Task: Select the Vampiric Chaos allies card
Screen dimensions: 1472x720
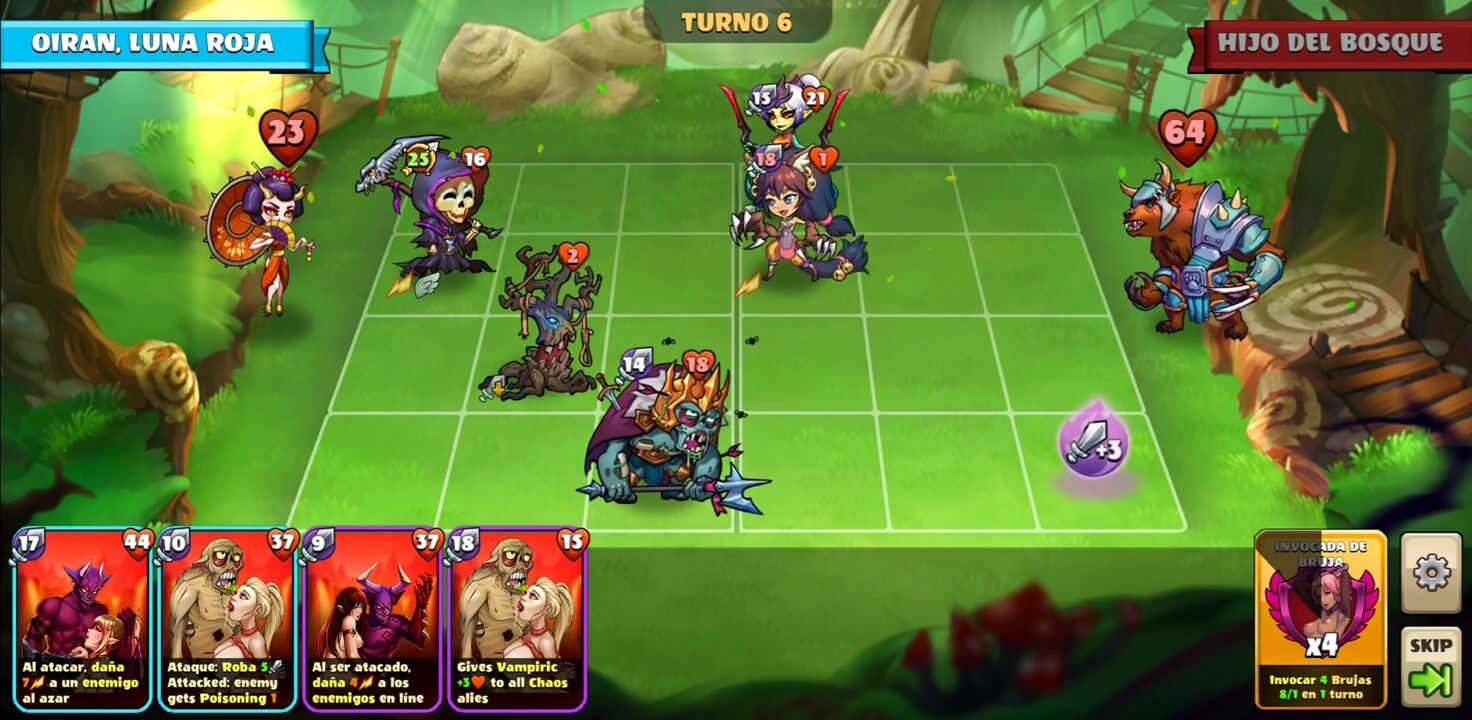Action: (x=518, y=620)
